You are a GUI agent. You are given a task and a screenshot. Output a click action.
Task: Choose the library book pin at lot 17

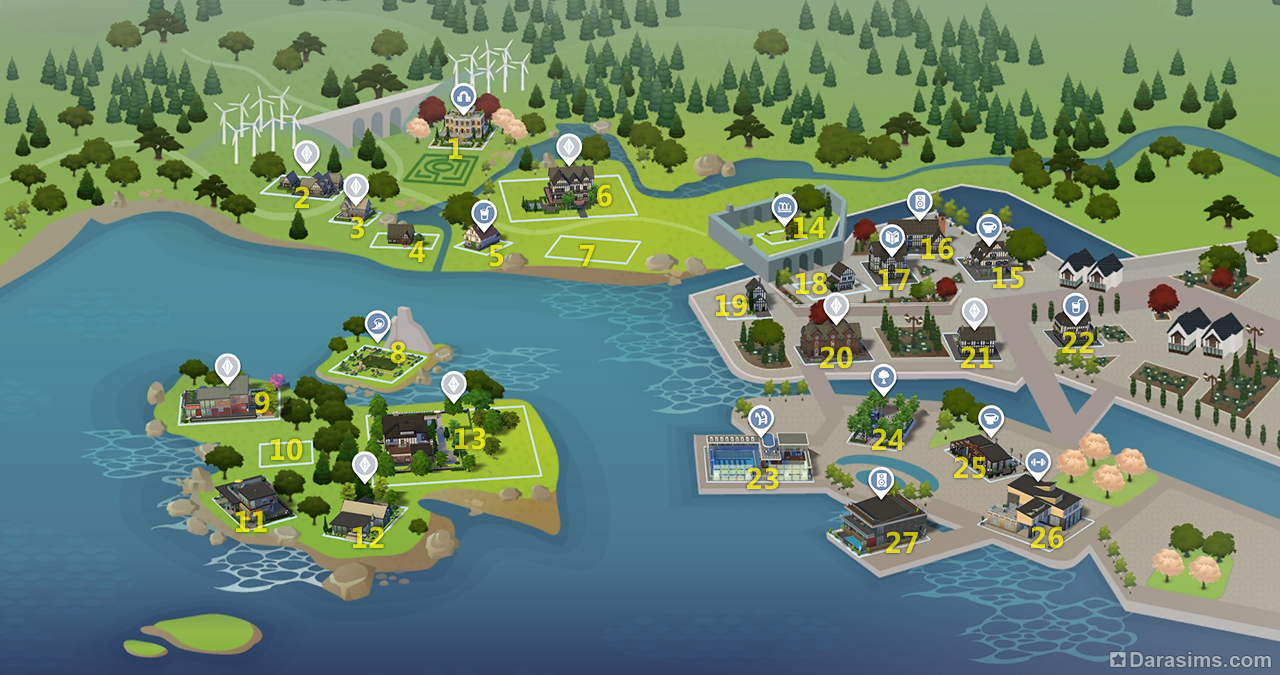click(893, 237)
